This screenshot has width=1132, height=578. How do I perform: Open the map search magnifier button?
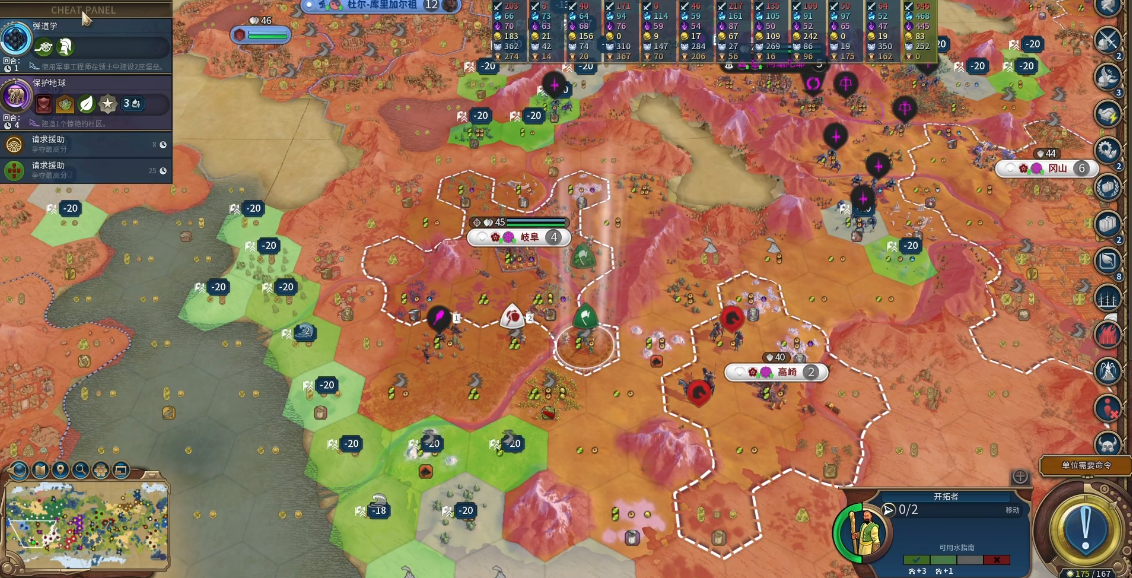pyautogui.click(x=83, y=470)
